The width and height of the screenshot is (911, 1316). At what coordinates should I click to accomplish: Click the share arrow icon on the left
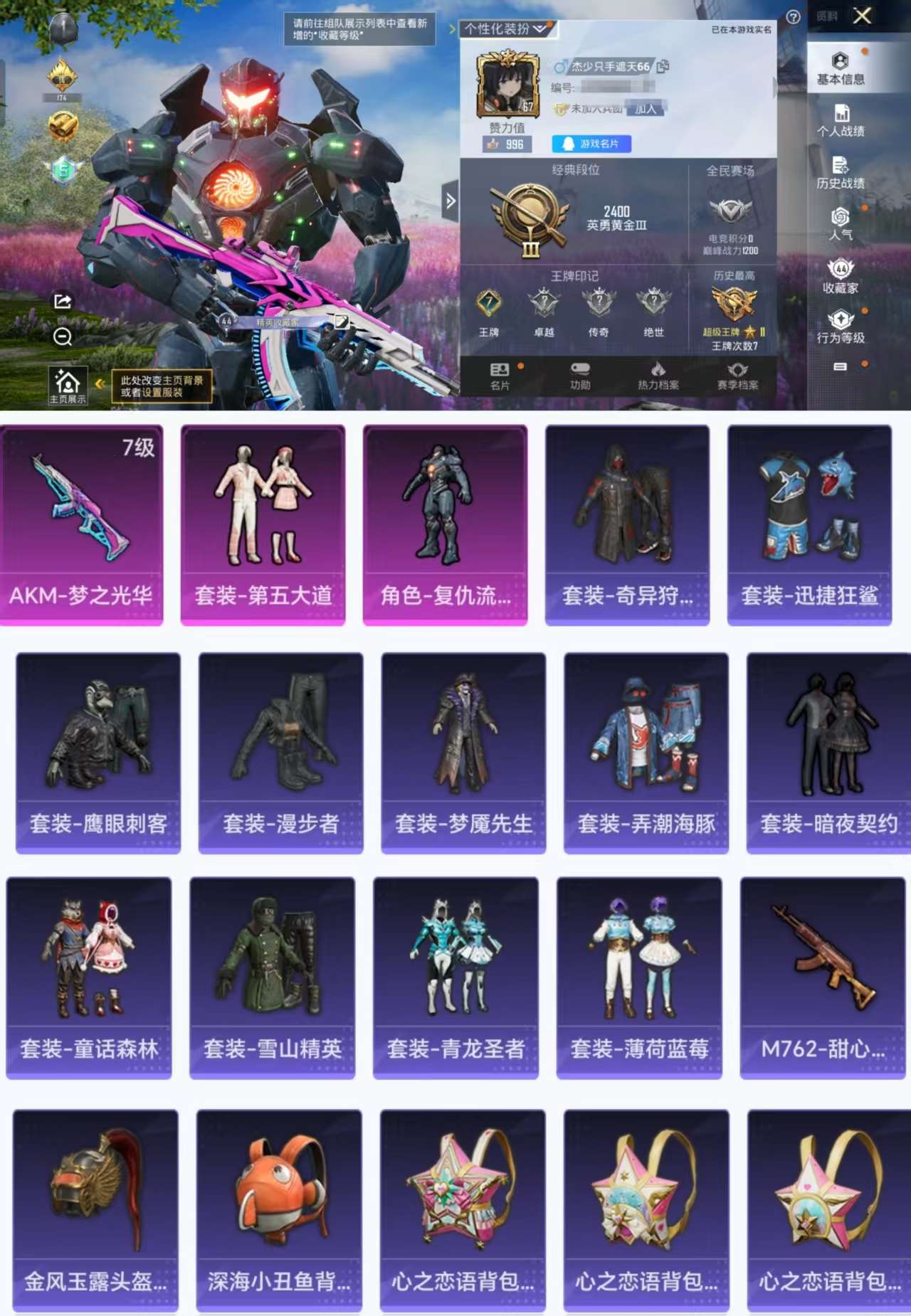(62, 300)
